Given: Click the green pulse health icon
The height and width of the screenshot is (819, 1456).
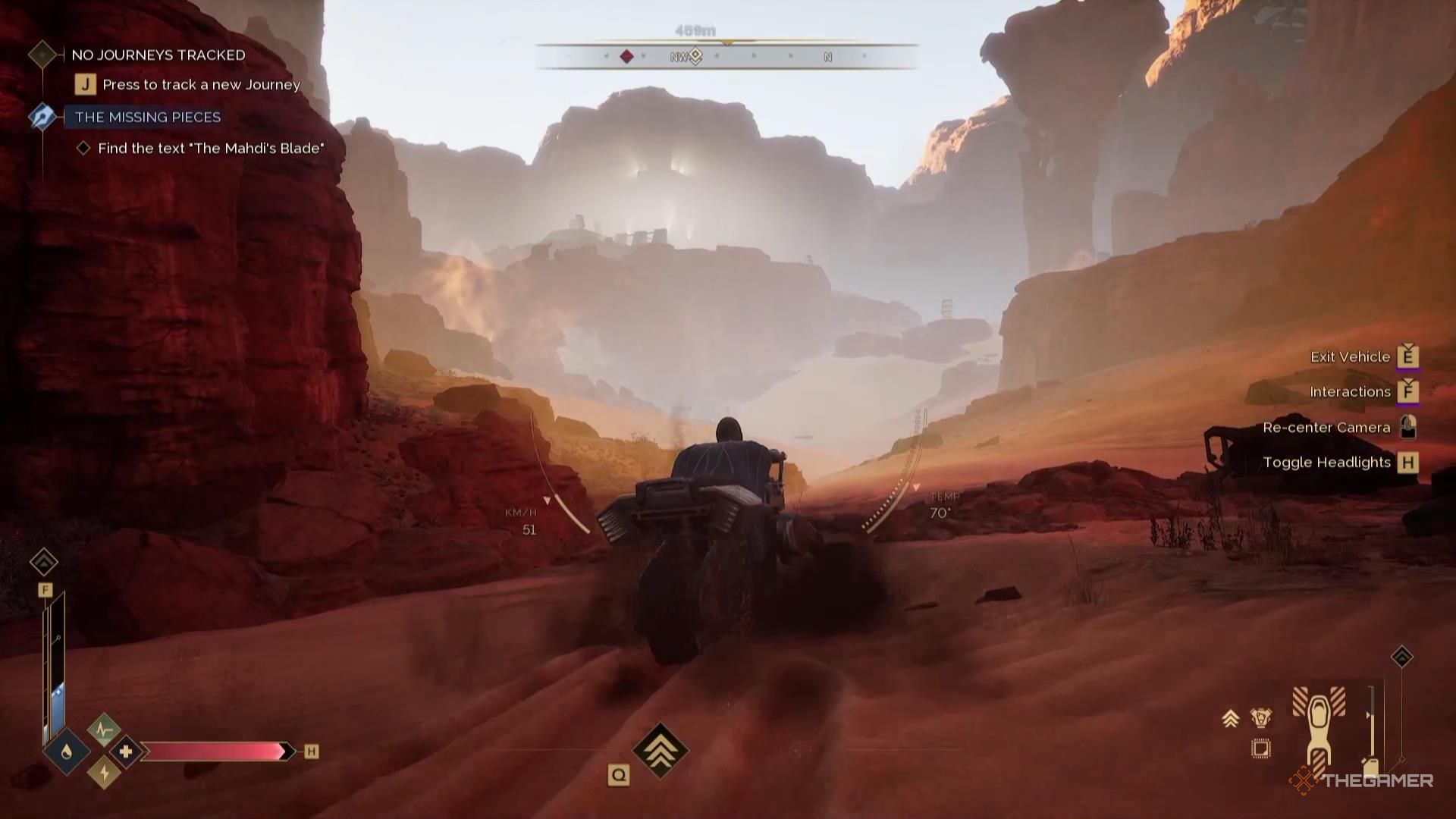Looking at the screenshot, I should click(x=104, y=730).
